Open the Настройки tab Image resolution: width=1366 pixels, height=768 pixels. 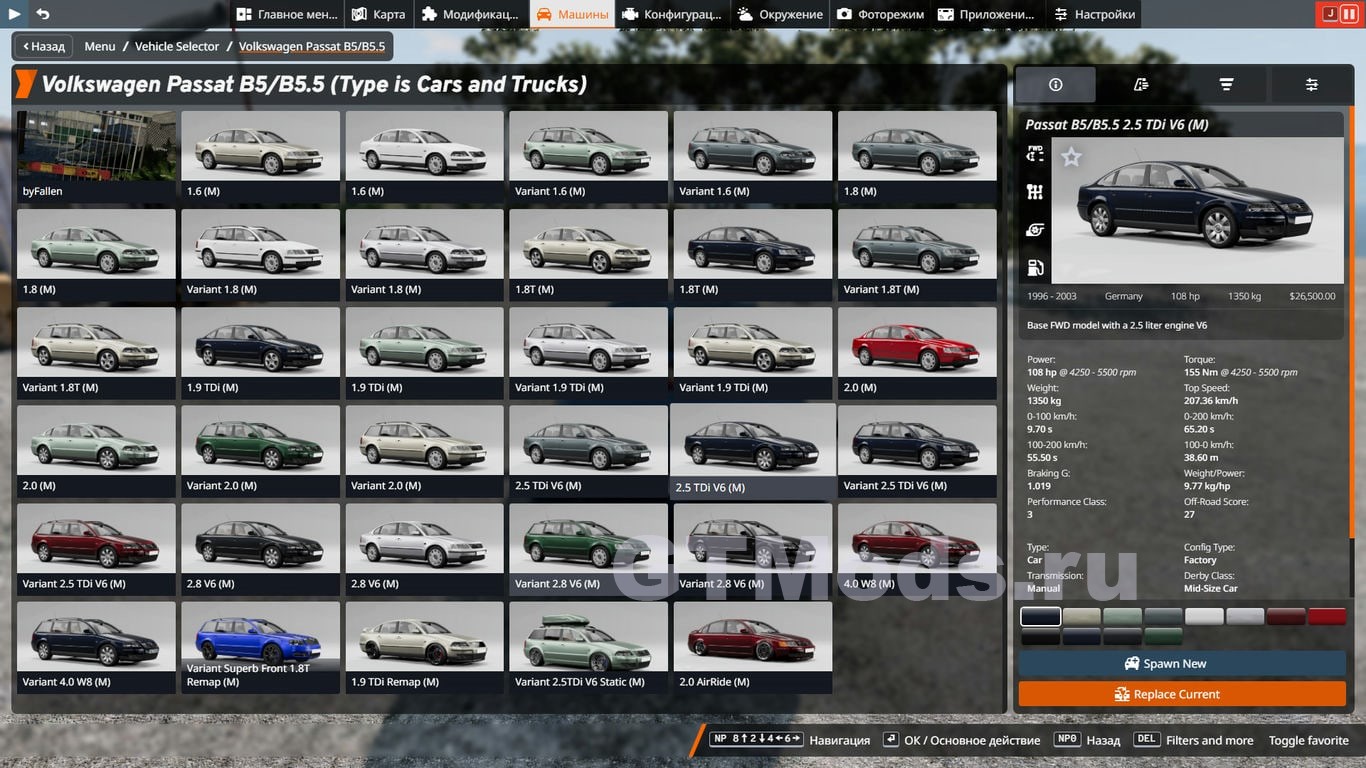(x=1094, y=14)
